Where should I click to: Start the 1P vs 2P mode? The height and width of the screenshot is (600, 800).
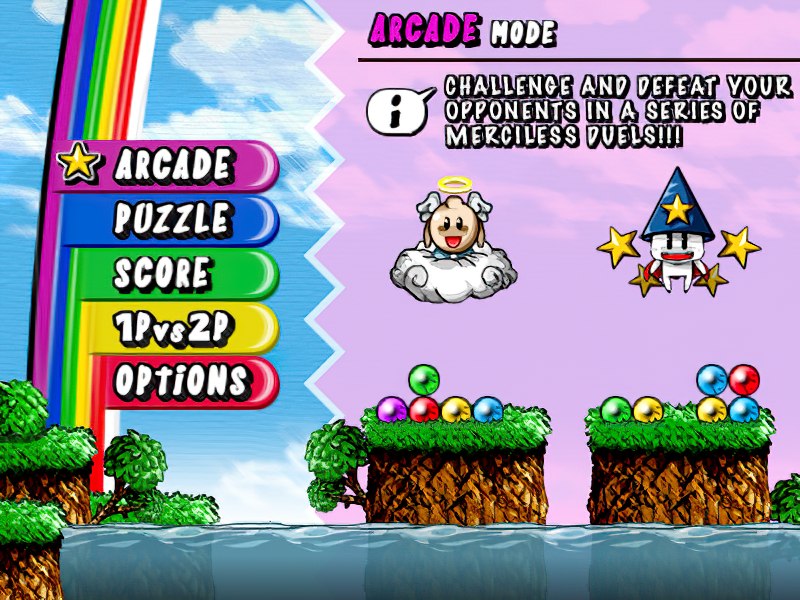(x=170, y=328)
